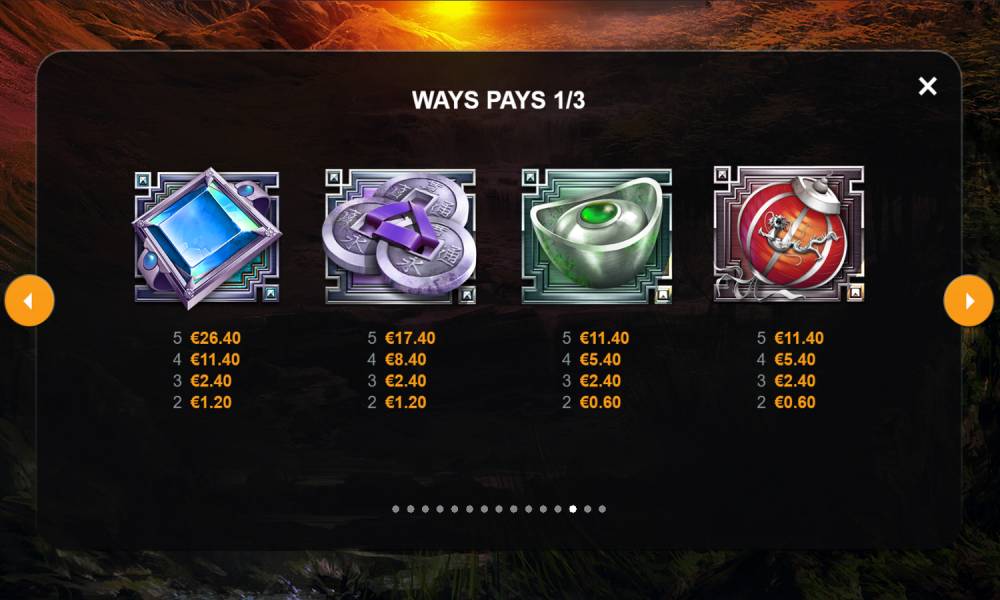Close the Ways Pays paytable
Screen dimensions: 1000x600
[x=927, y=86]
